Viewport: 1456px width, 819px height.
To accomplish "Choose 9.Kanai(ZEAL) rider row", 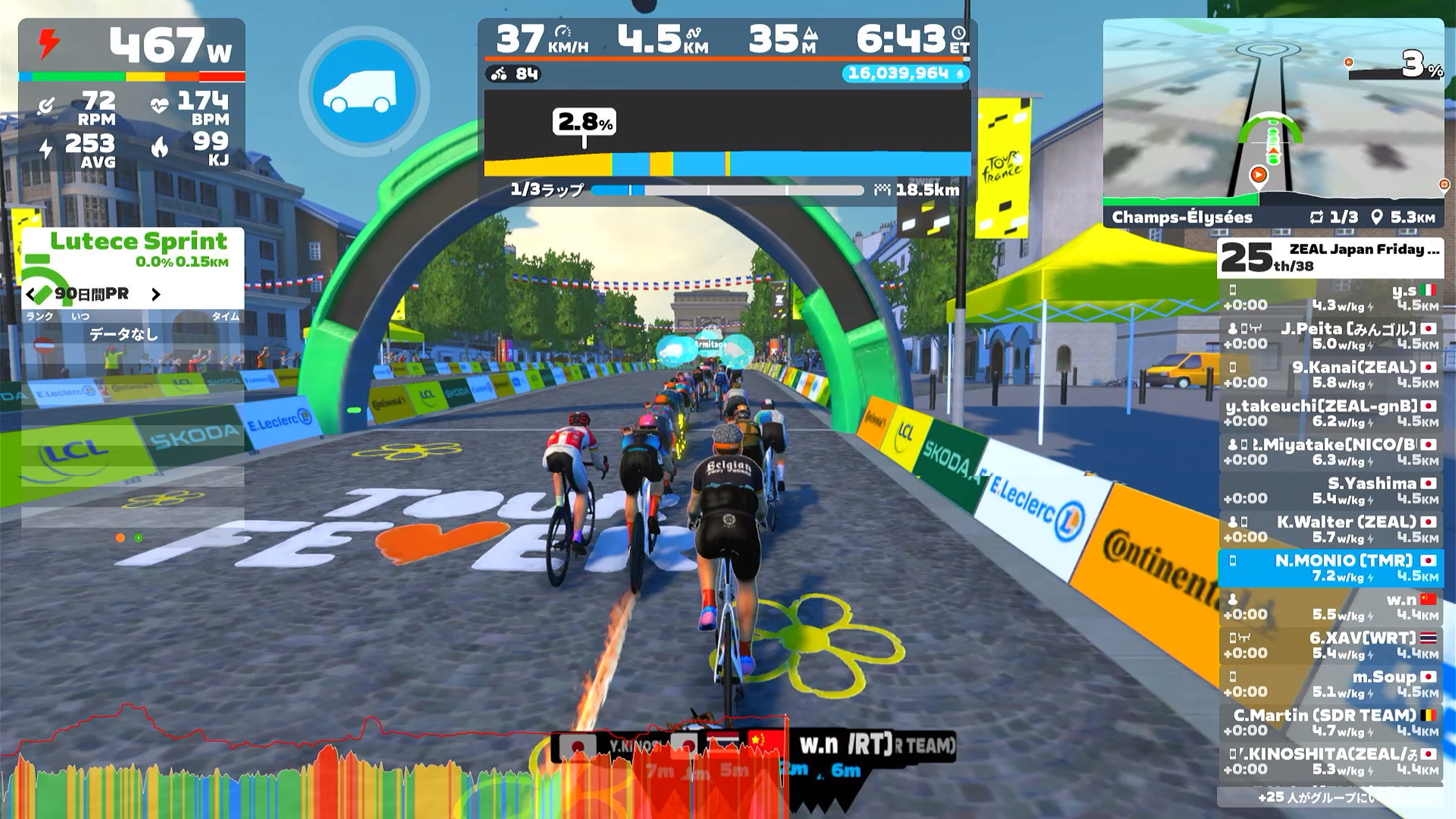I will point(1330,375).
